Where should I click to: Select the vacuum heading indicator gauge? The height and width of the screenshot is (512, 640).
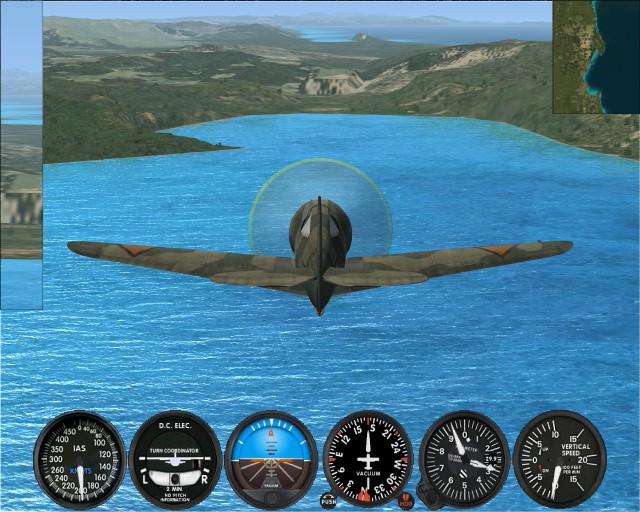tap(368, 459)
